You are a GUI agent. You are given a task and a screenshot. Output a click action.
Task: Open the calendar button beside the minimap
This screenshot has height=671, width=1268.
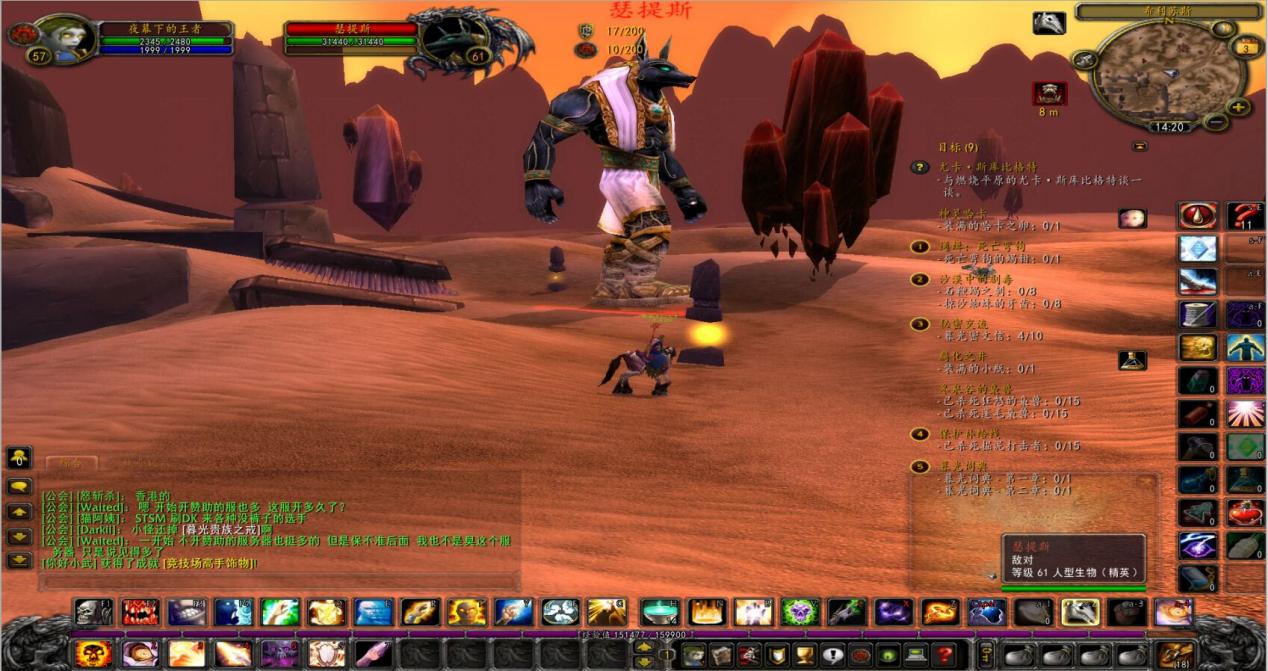[x=1246, y=47]
